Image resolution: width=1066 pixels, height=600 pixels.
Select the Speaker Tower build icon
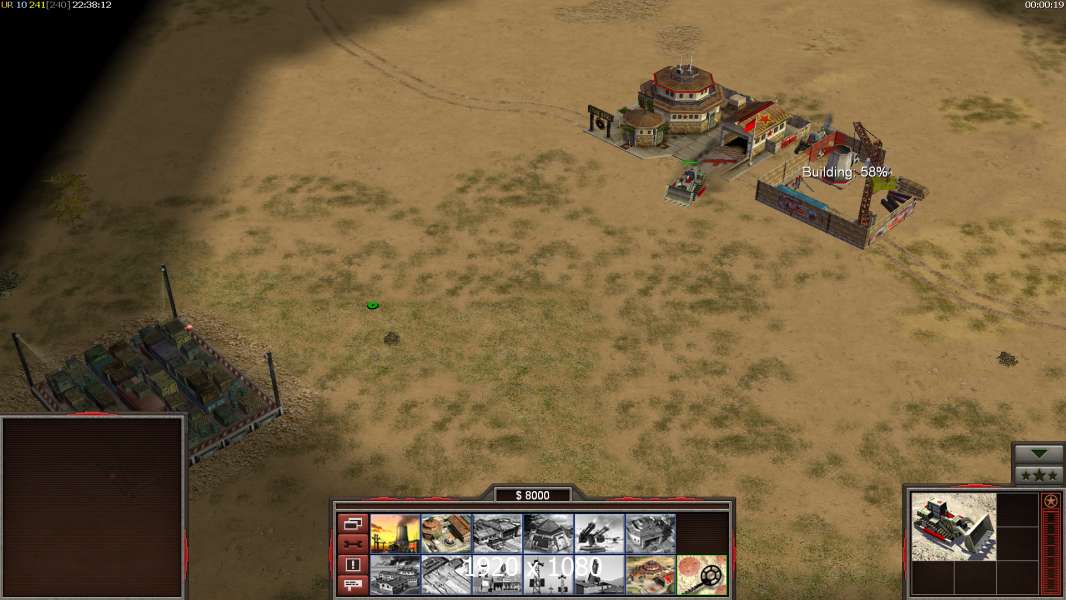point(548,575)
